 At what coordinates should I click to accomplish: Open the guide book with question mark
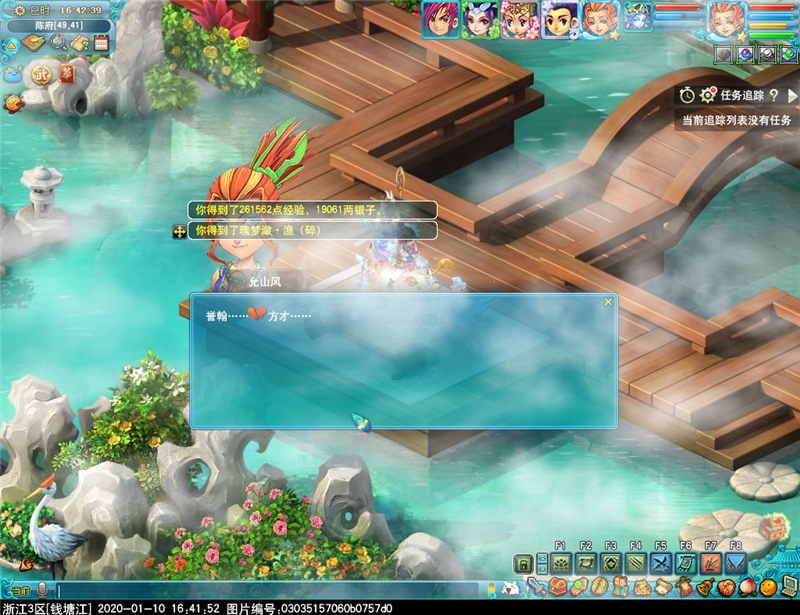coord(80,43)
